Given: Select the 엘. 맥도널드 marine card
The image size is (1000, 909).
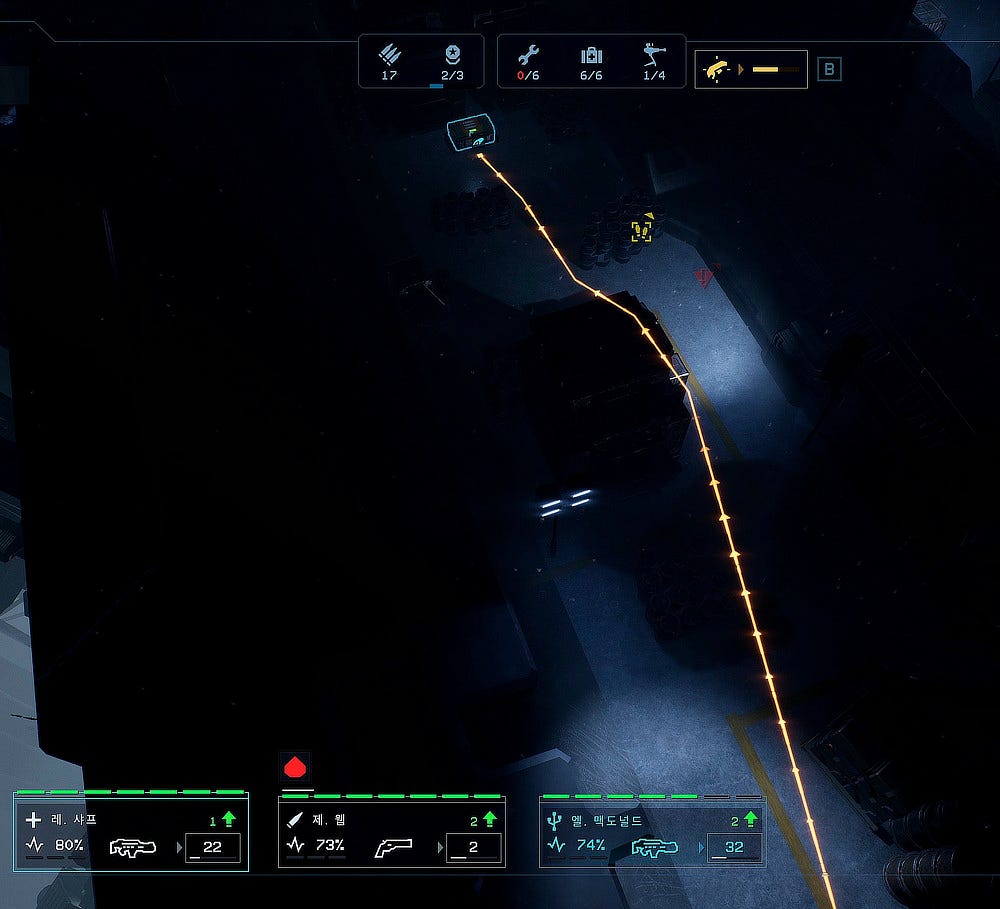Looking at the screenshot, I should pyautogui.click(x=652, y=833).
